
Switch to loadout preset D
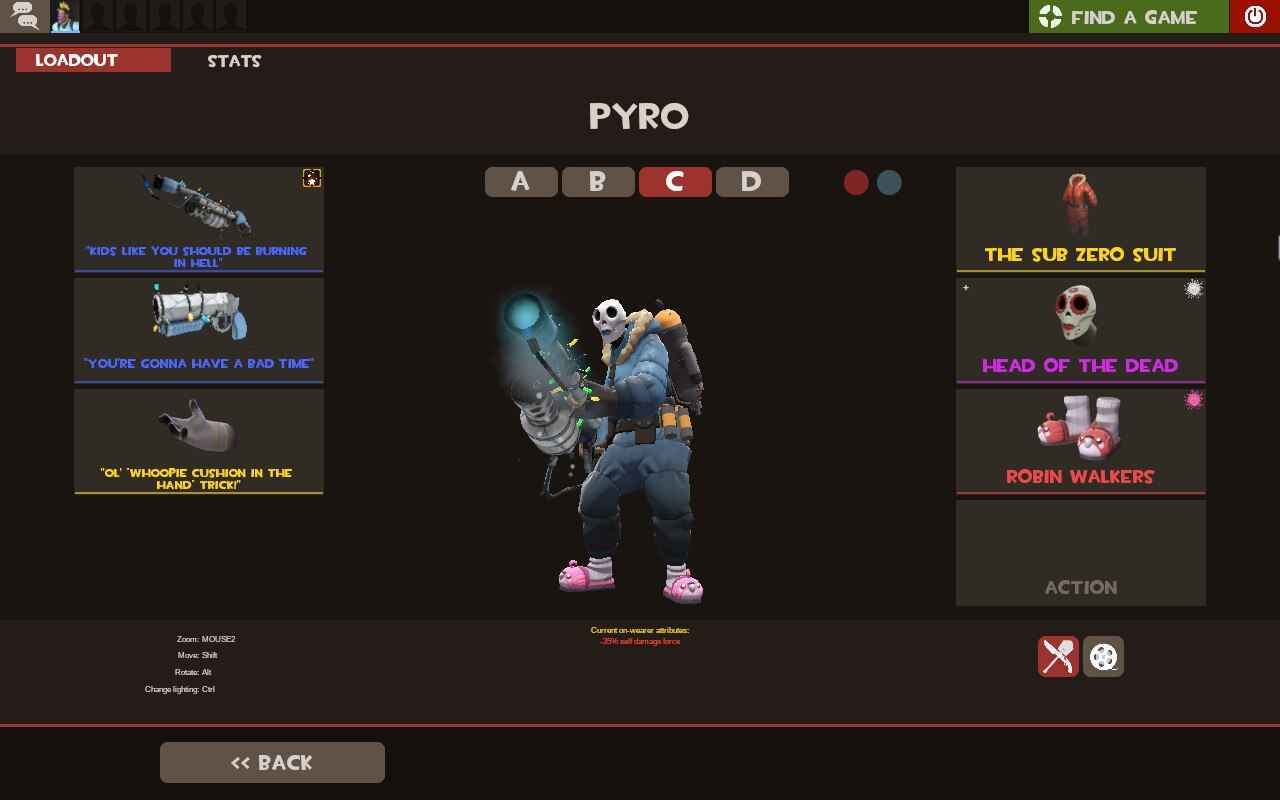tap(753, 181)
